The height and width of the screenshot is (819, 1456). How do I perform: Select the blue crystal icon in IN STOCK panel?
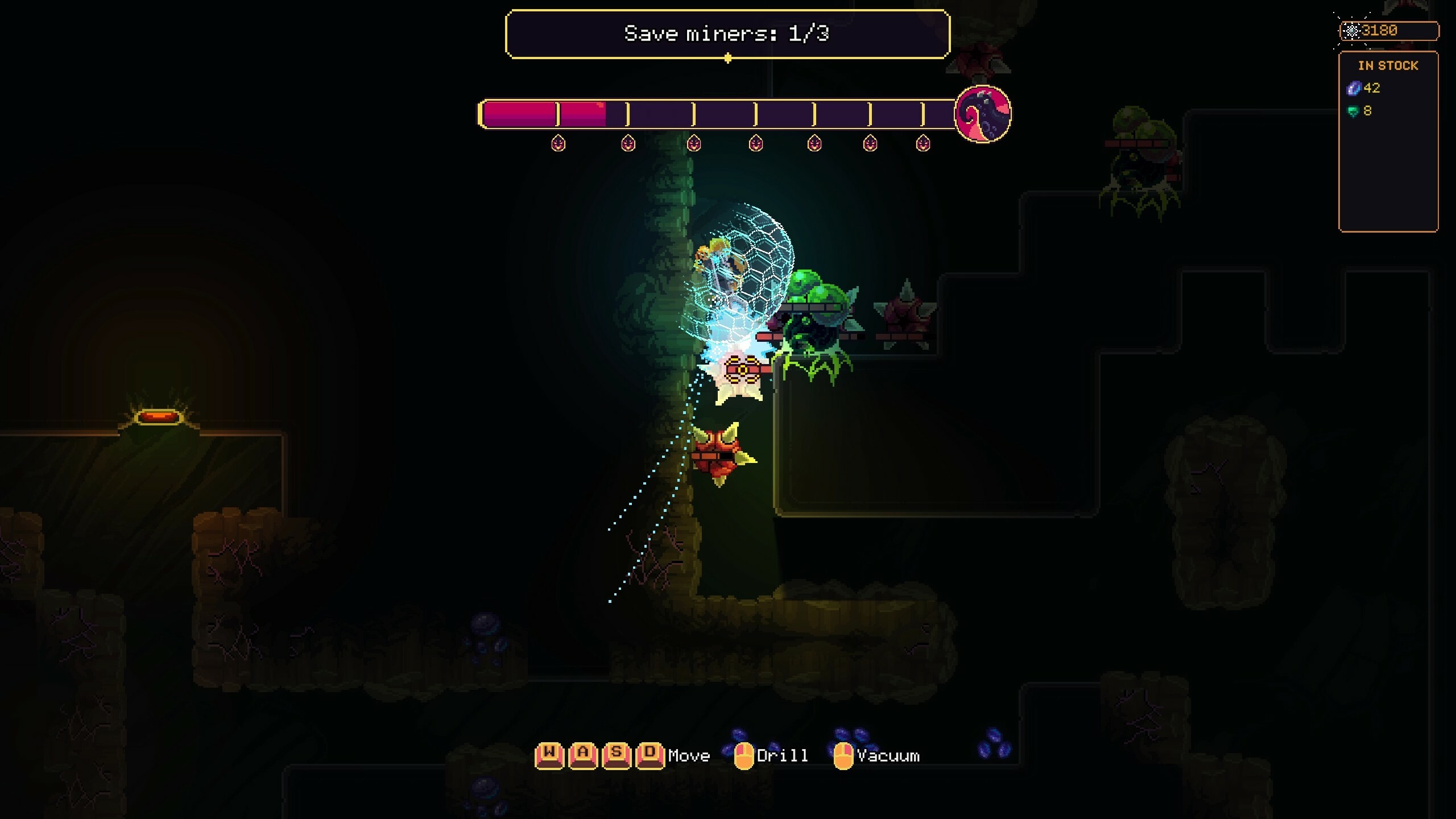[1354, 88]
